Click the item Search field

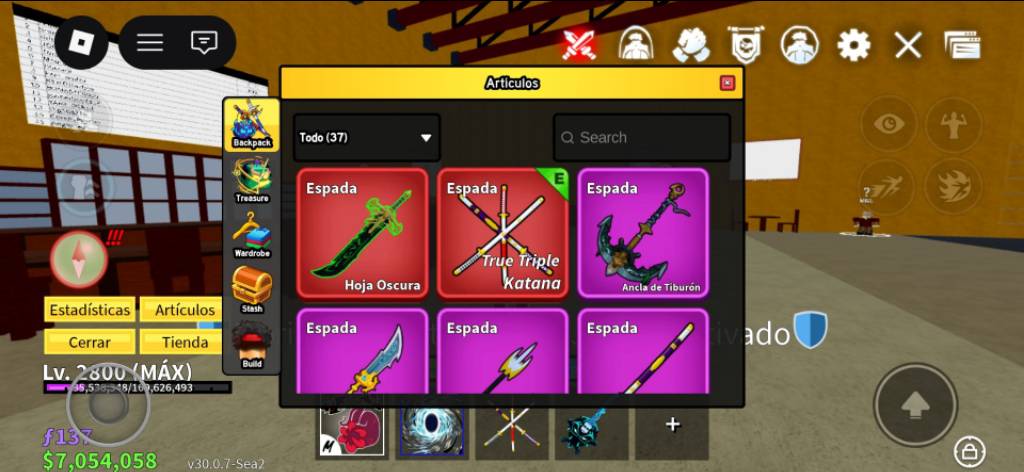(642, 138)
